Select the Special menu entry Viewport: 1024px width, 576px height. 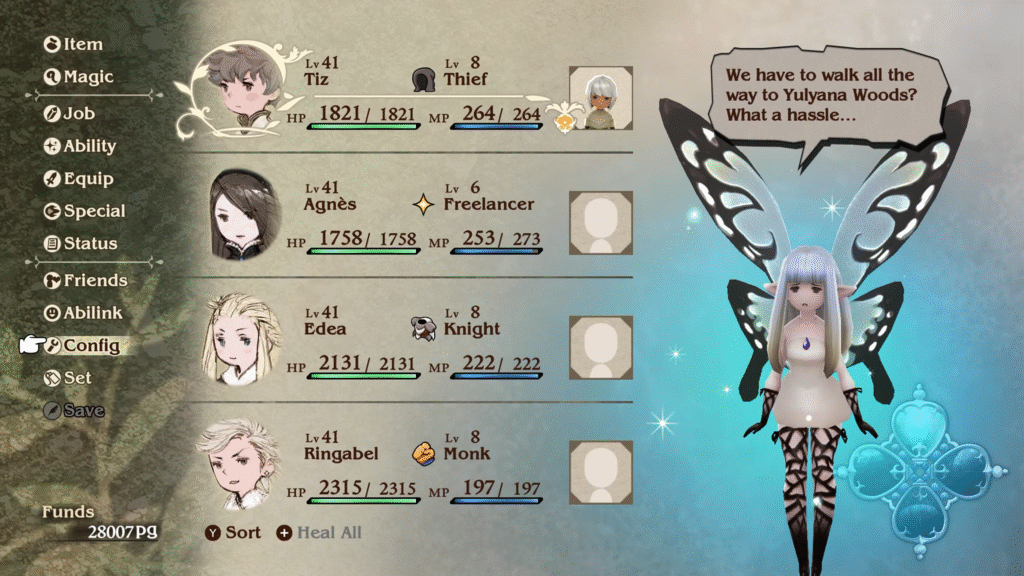(x=85, y=211)
